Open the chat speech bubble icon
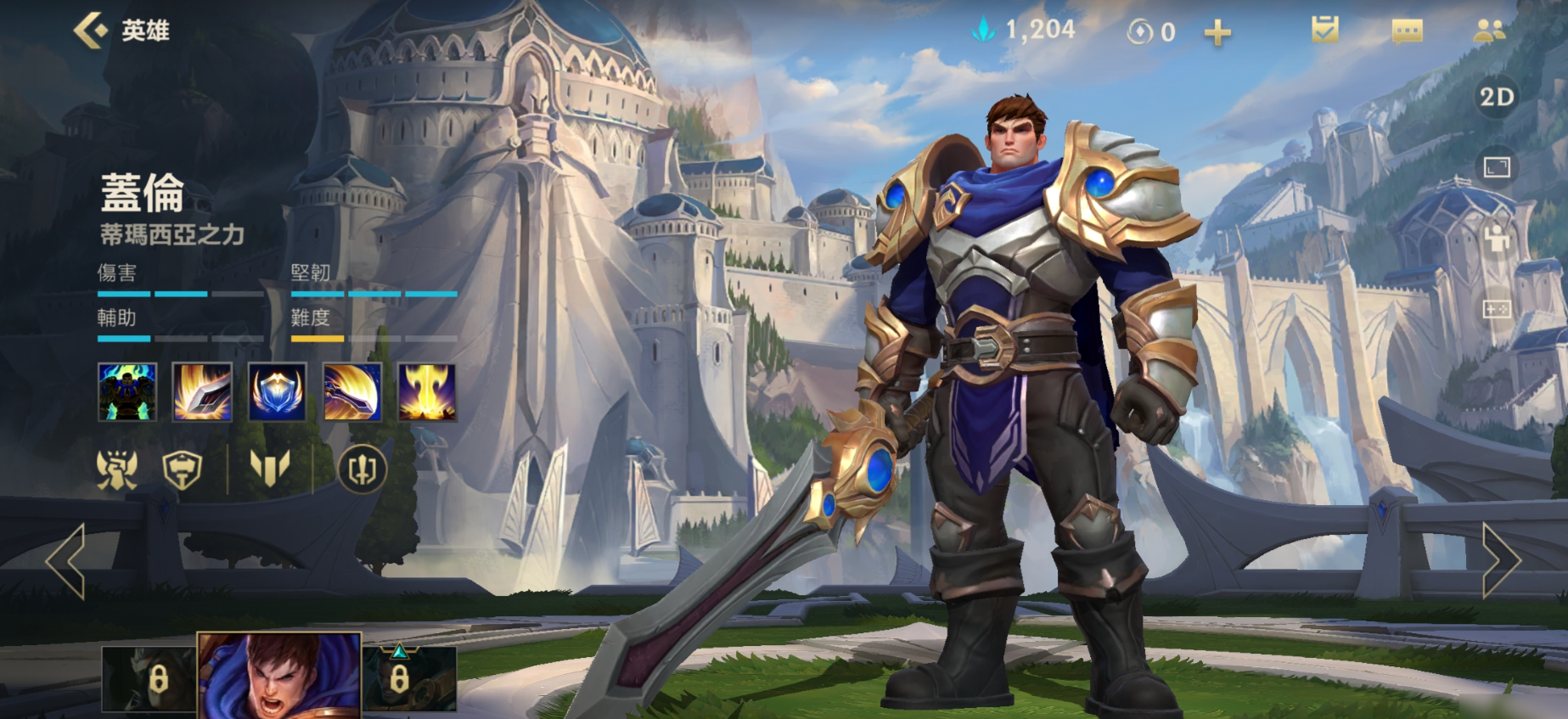 point(1407,32)
